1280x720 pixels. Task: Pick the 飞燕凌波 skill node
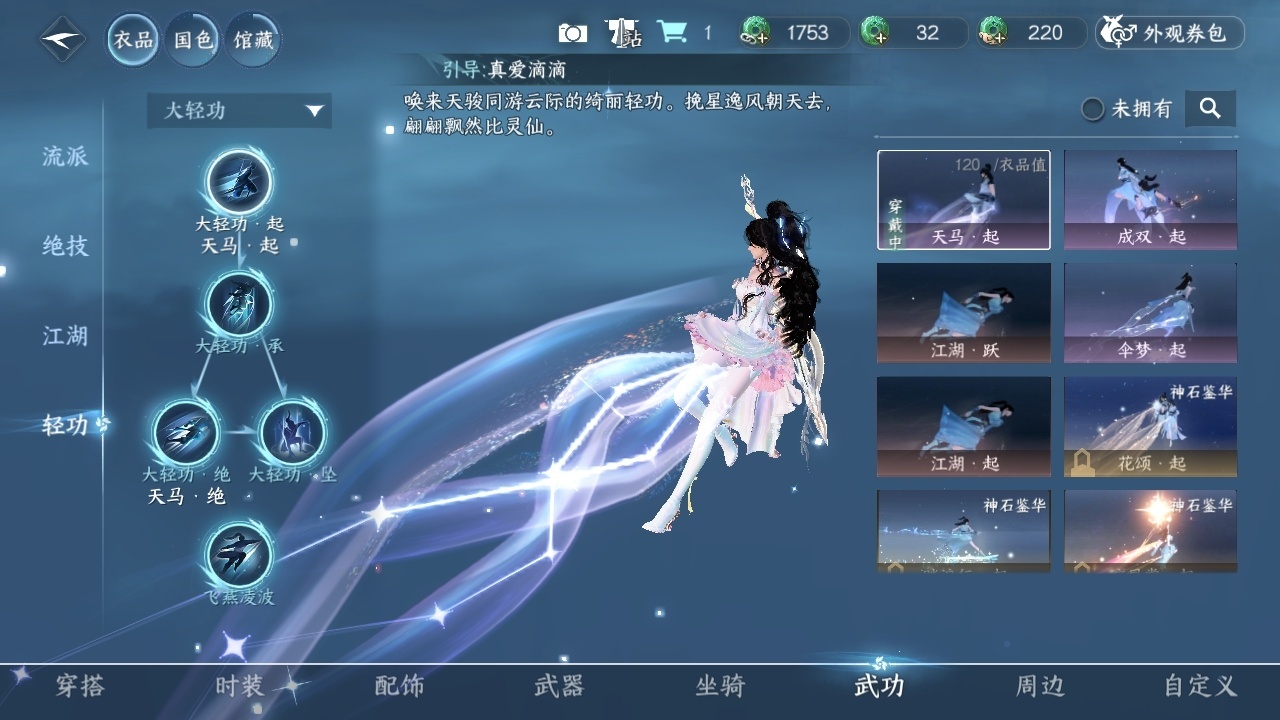(239, 555)
